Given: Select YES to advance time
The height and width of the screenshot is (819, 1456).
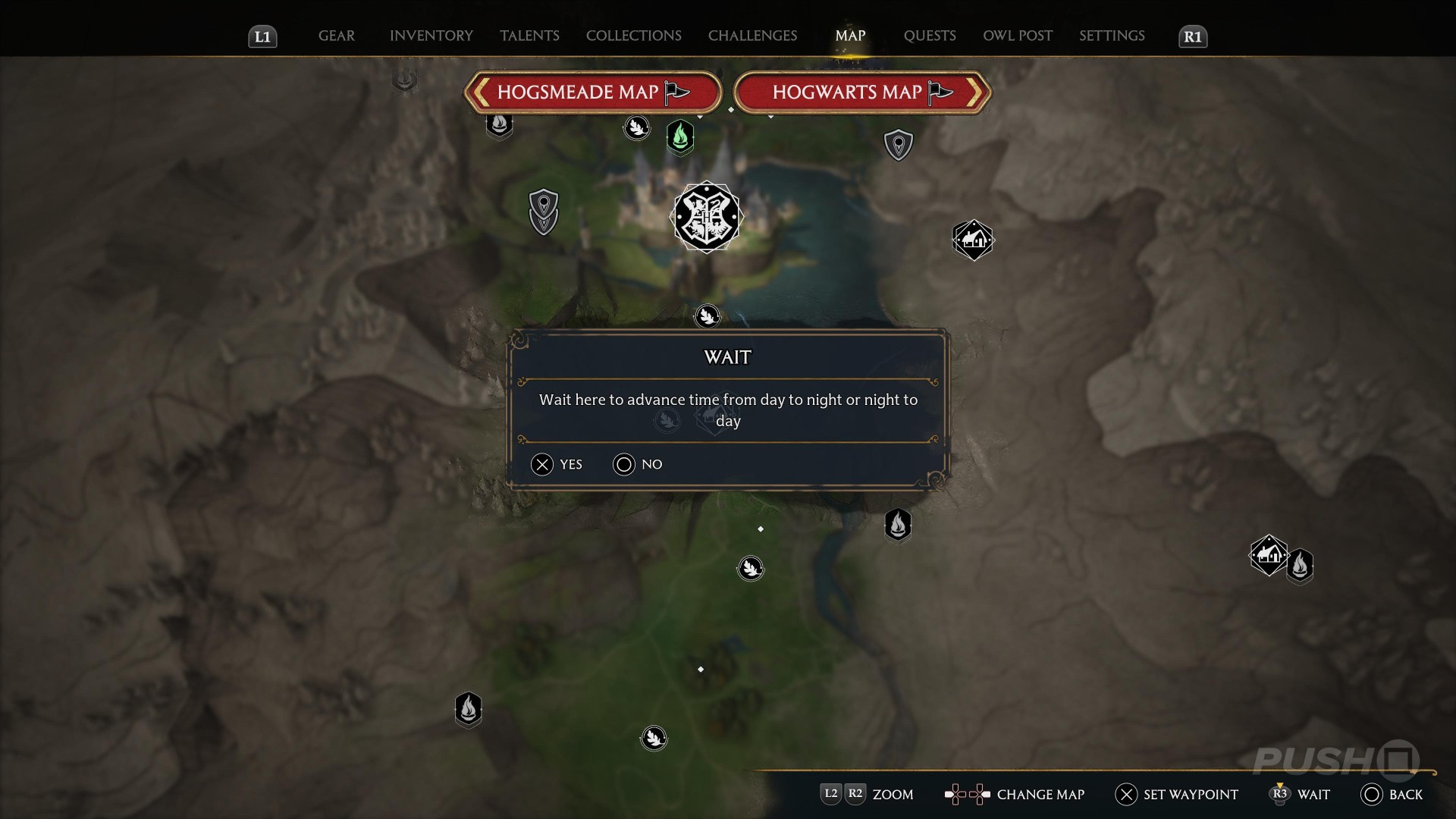Looking at the screenshot, I should (x=557, y=464).
